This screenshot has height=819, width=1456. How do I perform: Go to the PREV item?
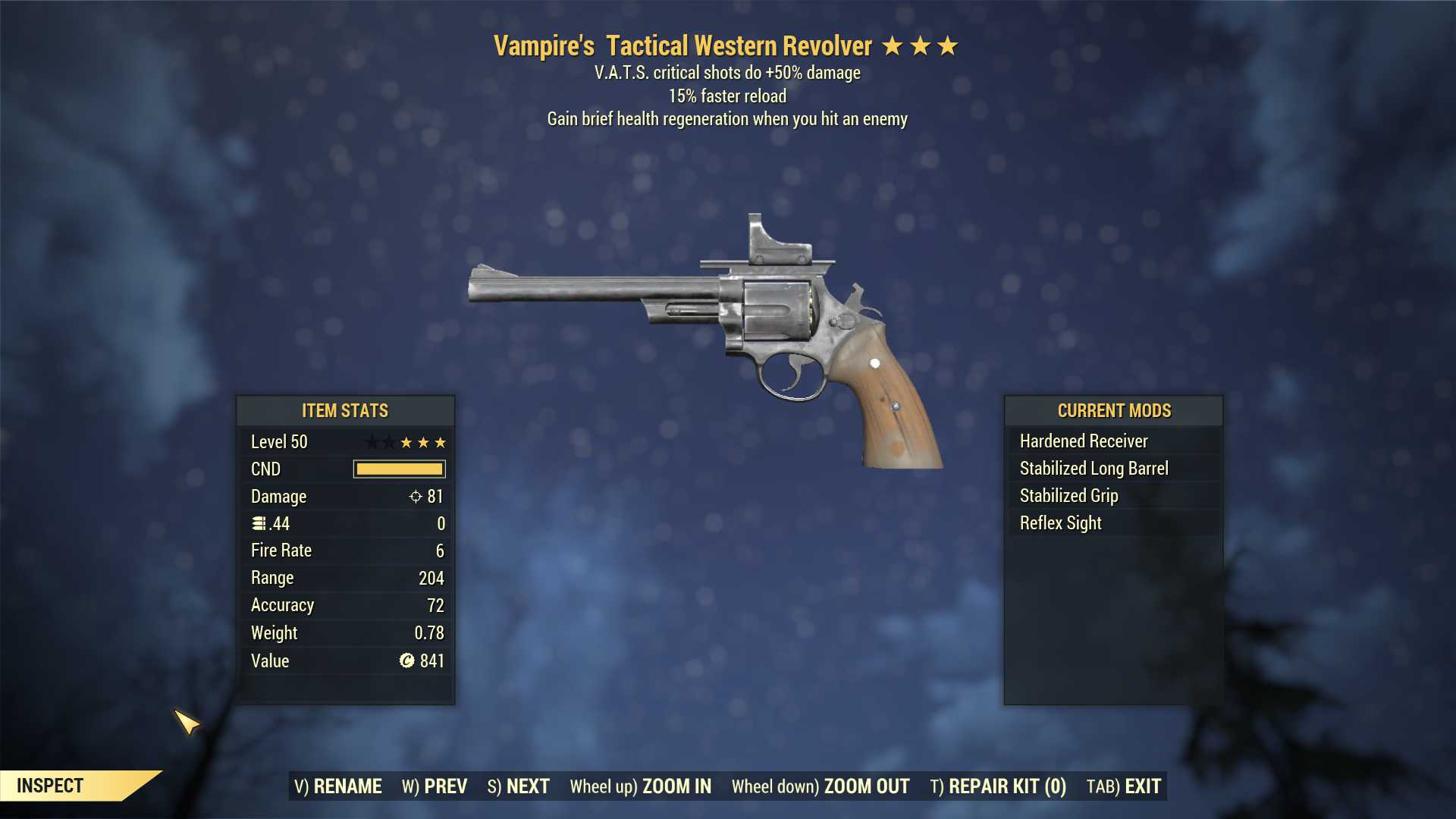point(435,786)
